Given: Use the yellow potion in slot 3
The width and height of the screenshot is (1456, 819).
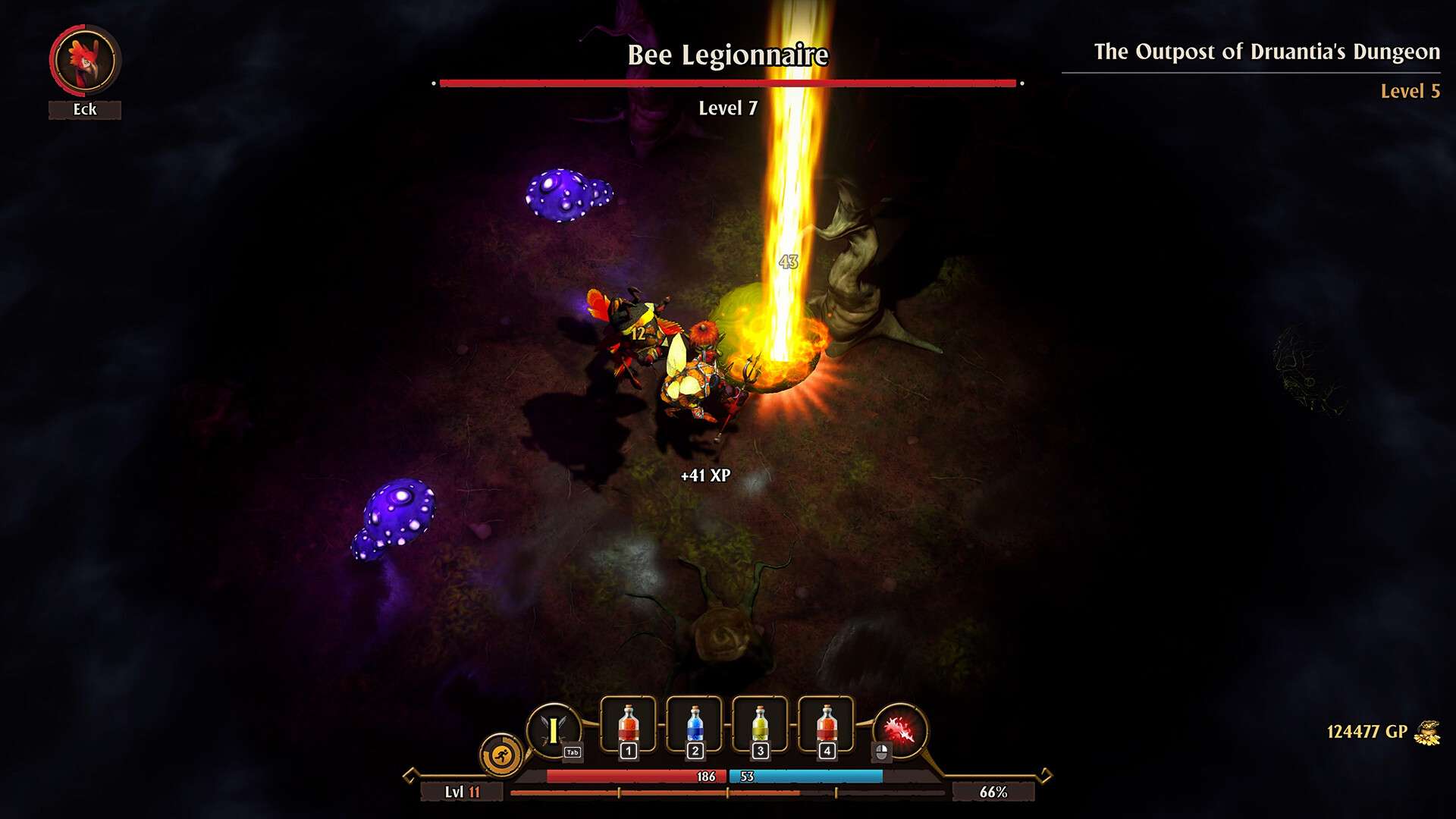Looking at the screenshot, I should tap(761, 726).
